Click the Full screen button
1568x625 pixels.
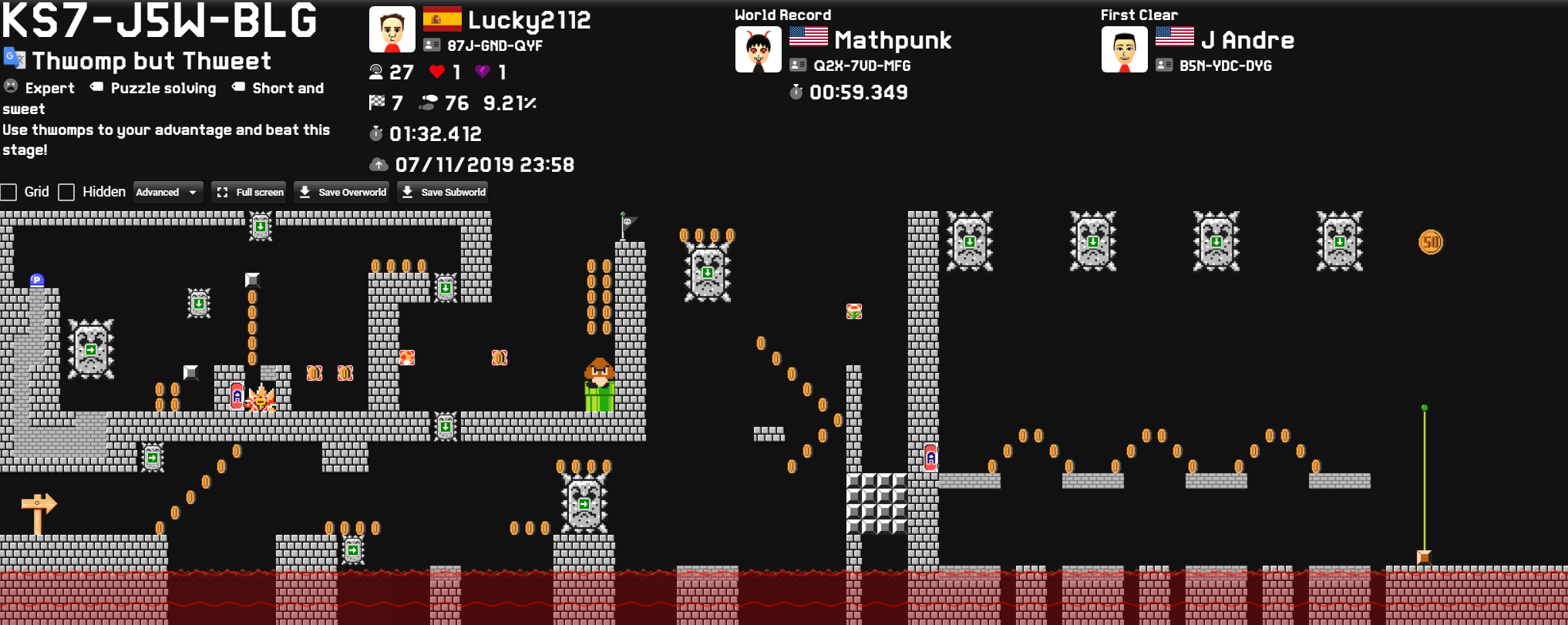coord(248,191)
